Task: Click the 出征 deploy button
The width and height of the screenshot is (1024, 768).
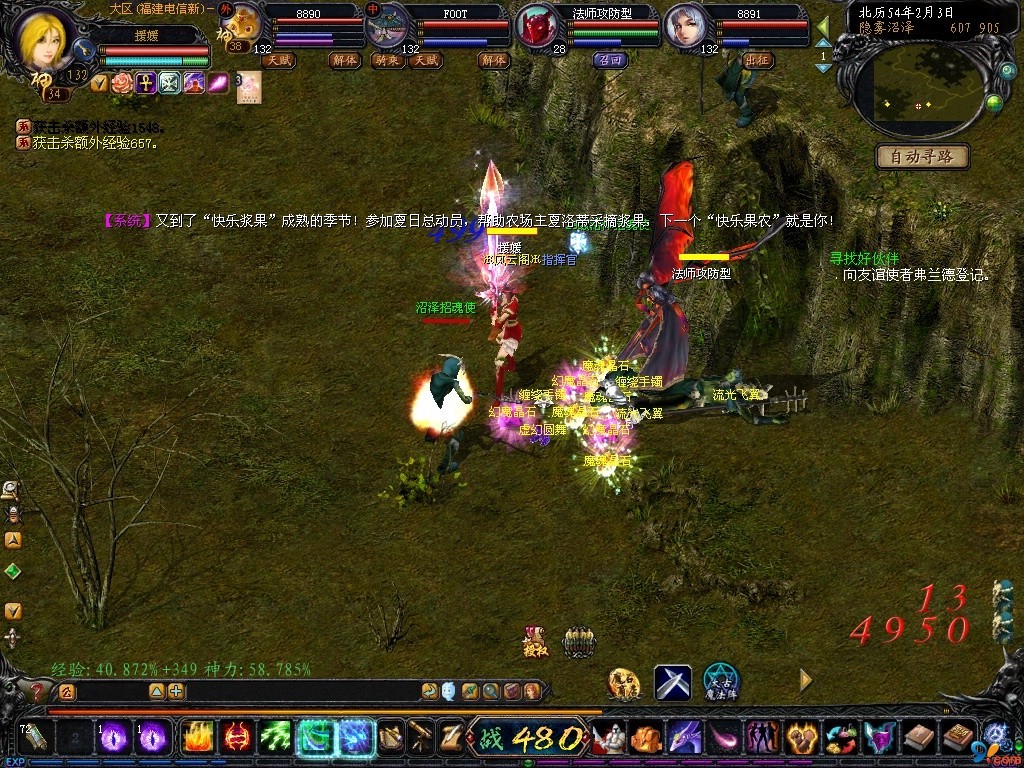Action: point(759,60)
